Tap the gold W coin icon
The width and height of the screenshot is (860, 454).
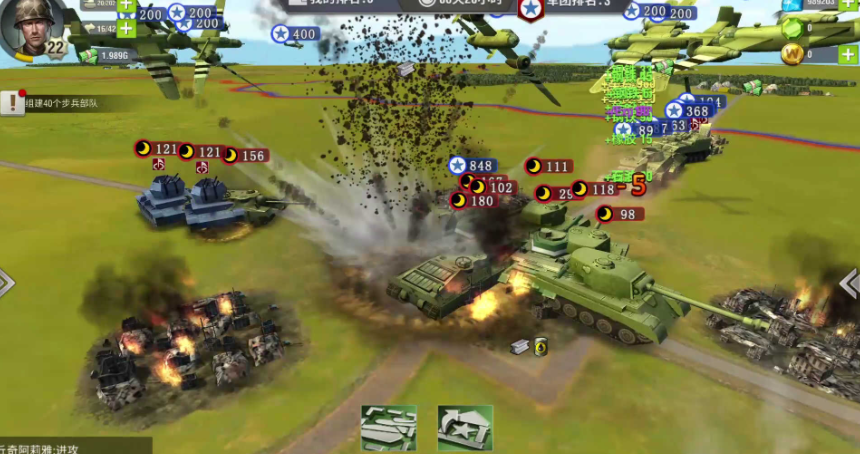click(x=792, y=54)
